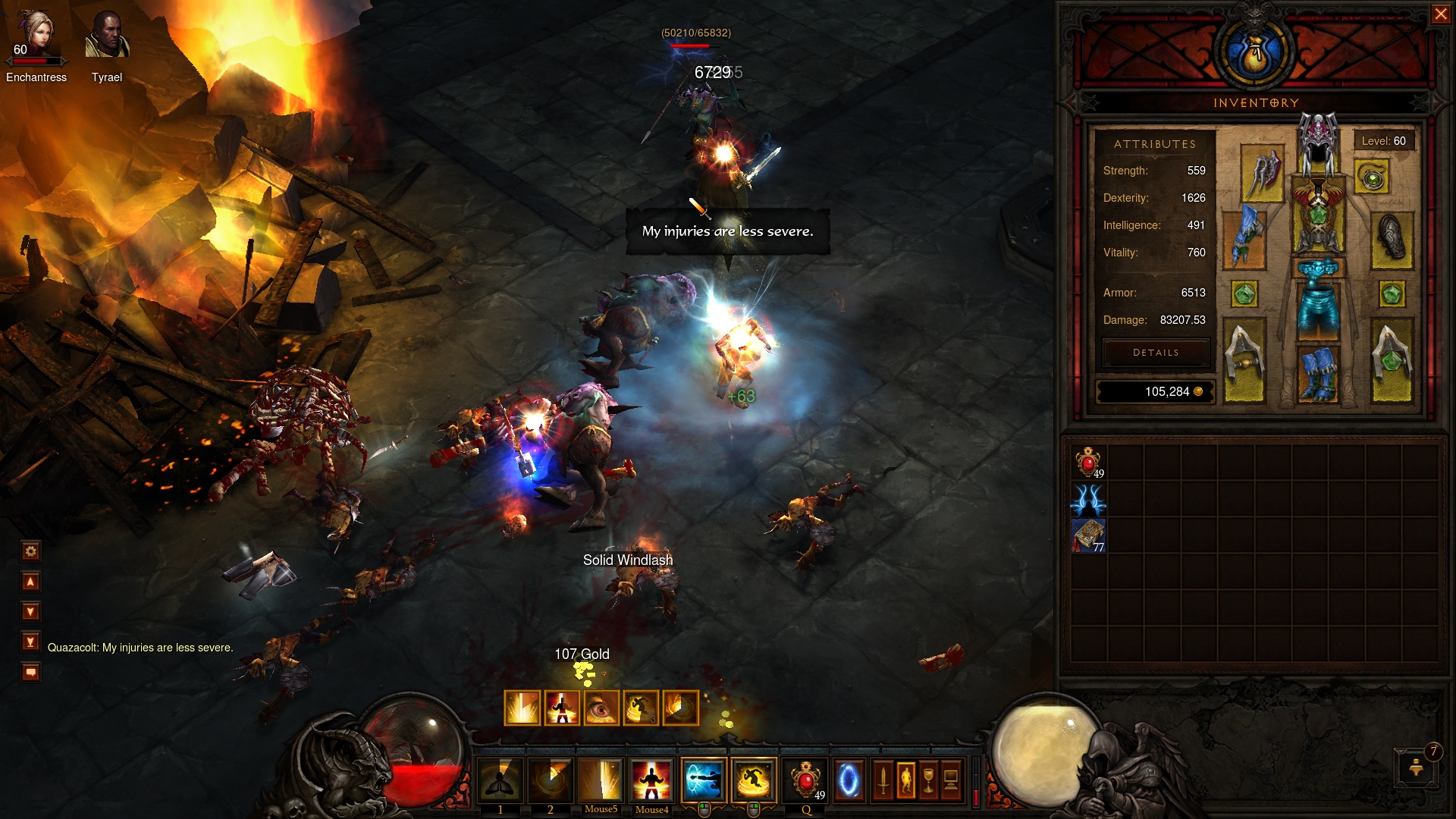Open the blue Town Portal
This screenshot has width=1456, height=819.
849,780
